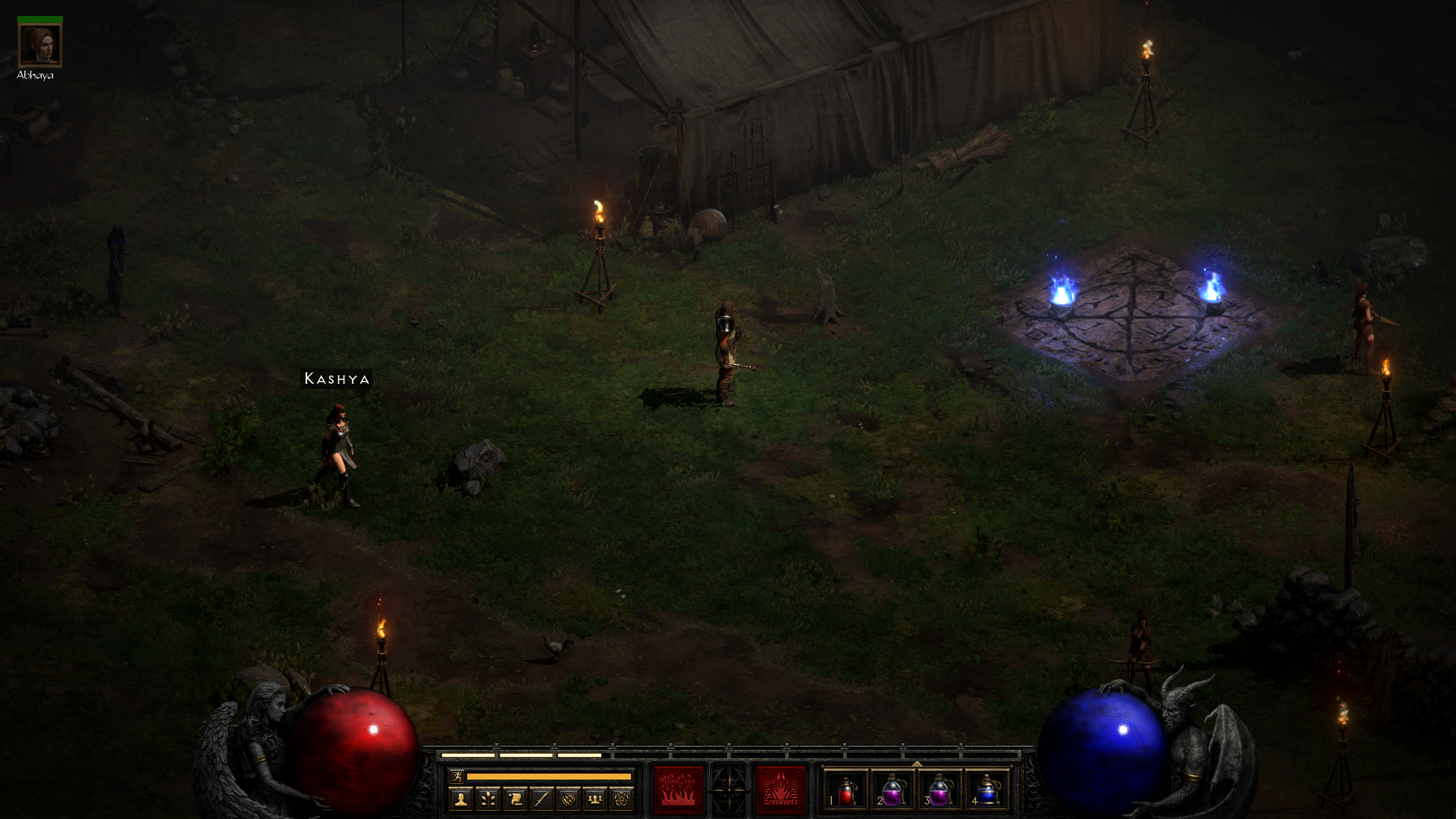Click the sword icon in the mini panel
Image resolution: width=1456 pixels, height=819 pixels.
[541, 799]
